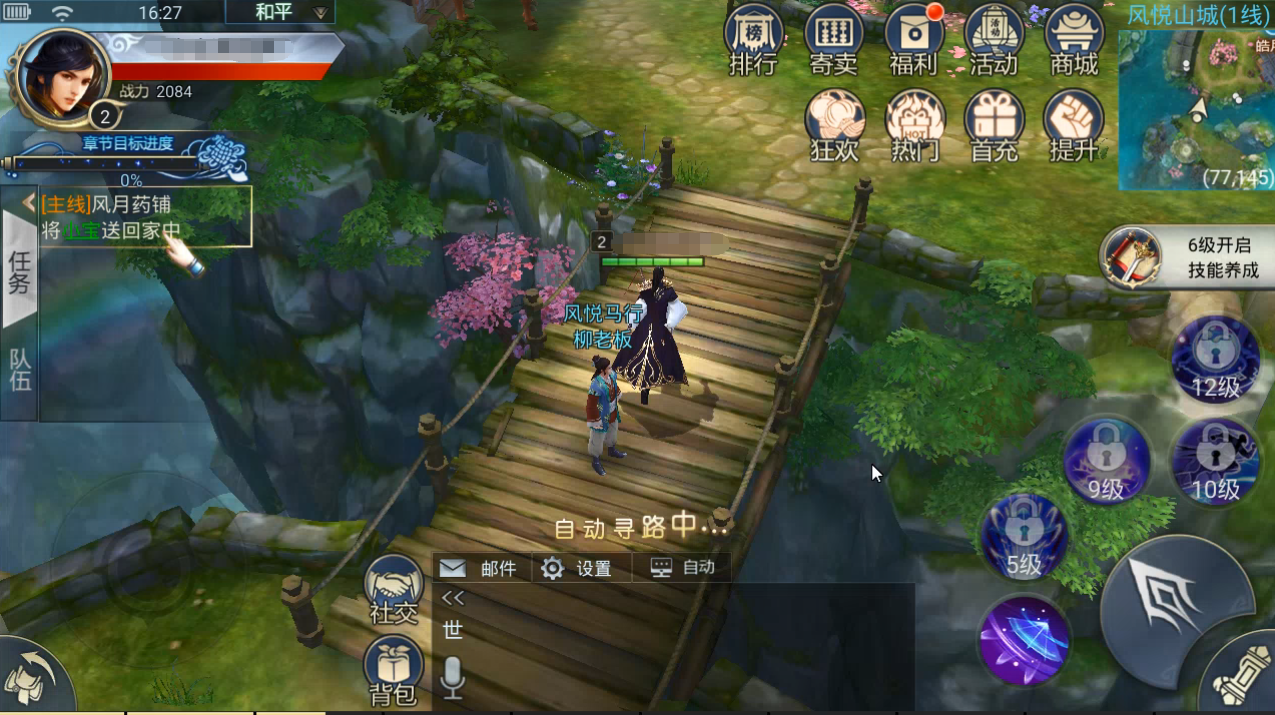Open the 寄卖 consignment market
This screenshot has height=715, width=1275.
click(833, 42)
